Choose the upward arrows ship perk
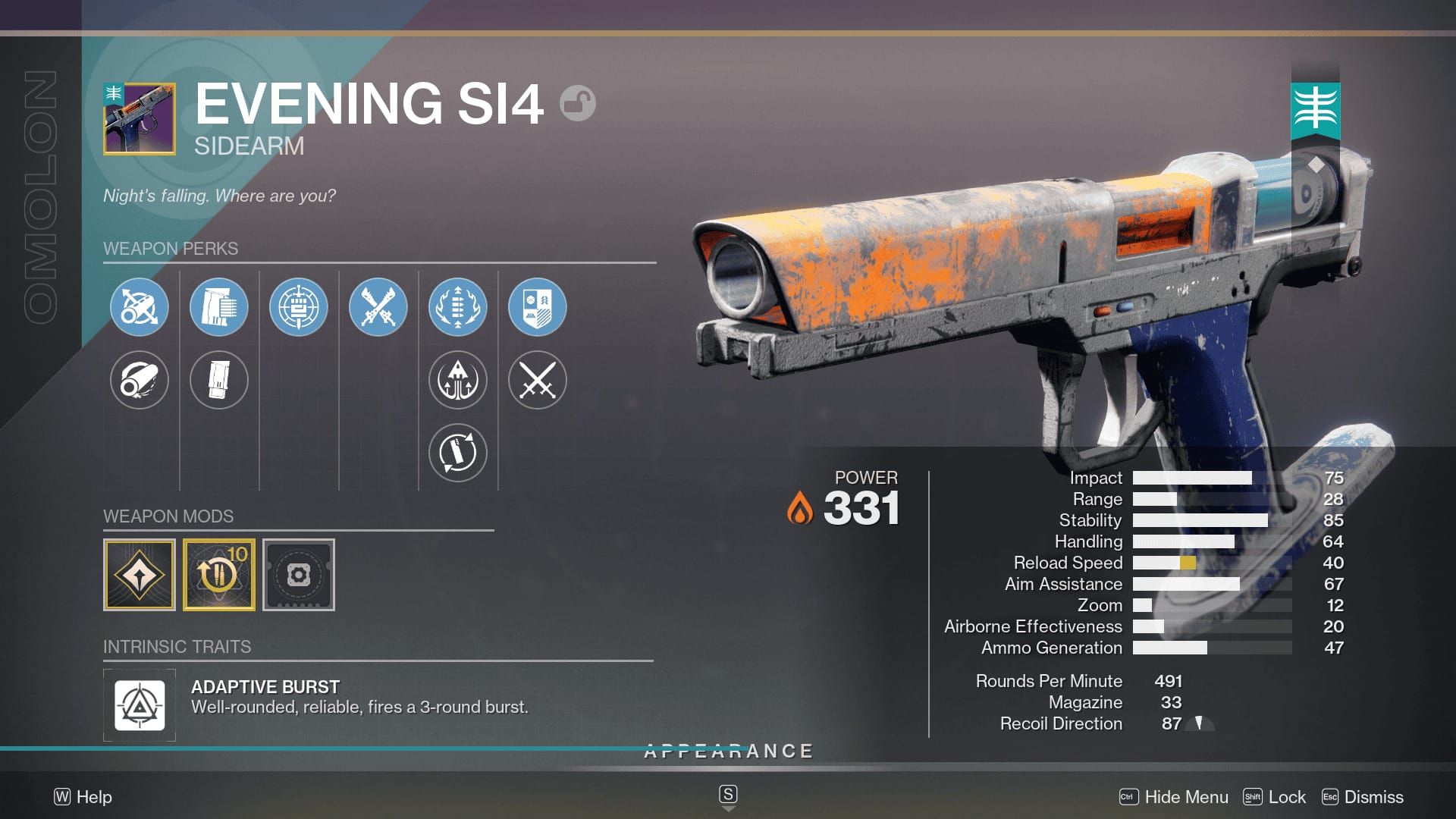This screenshot has width=1456, height=819. [x=458, y=380]
